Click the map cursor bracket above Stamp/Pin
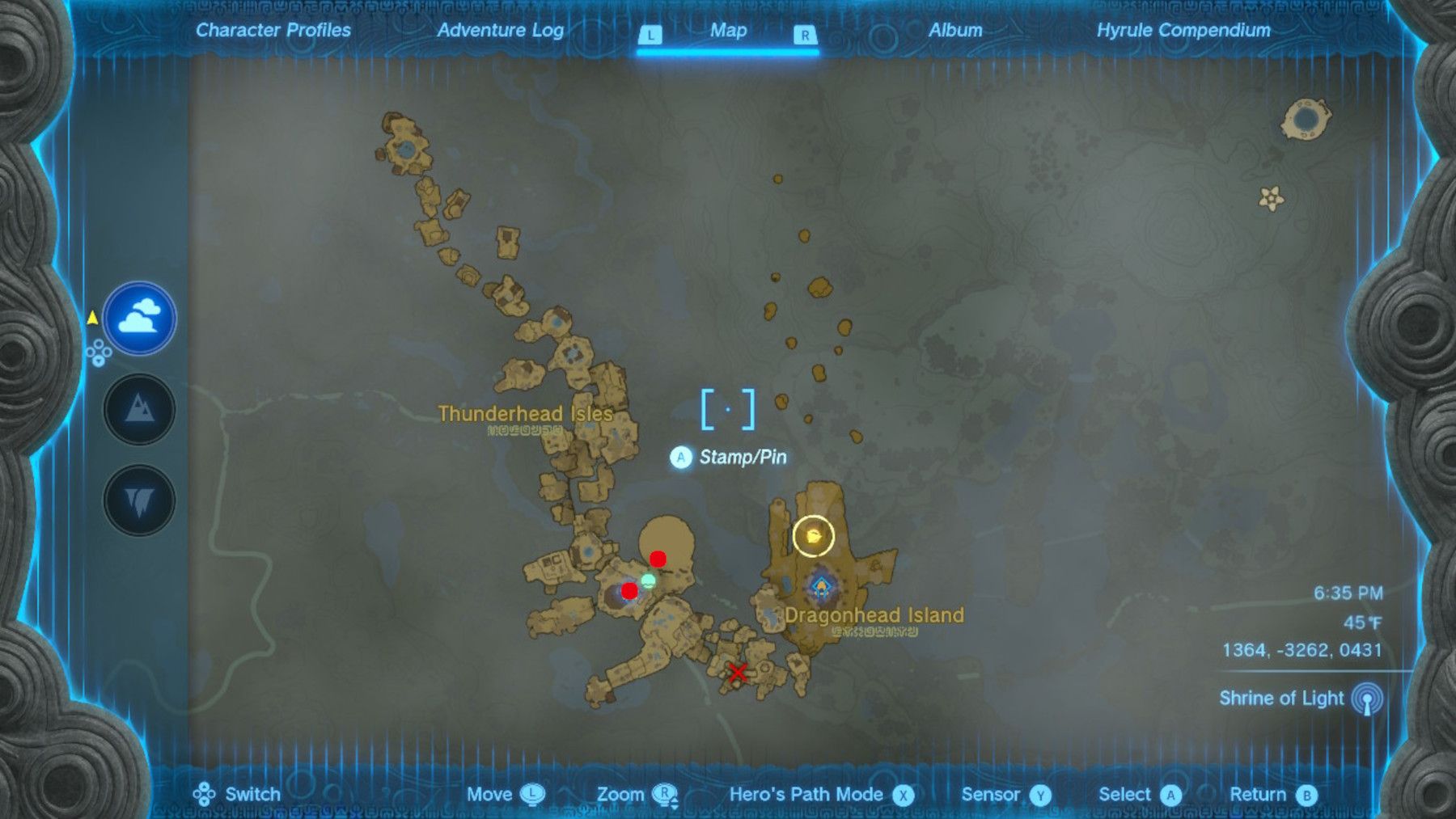Image resolution: width=1456 pixels, height=819 pixels. (x=729, y=409)
